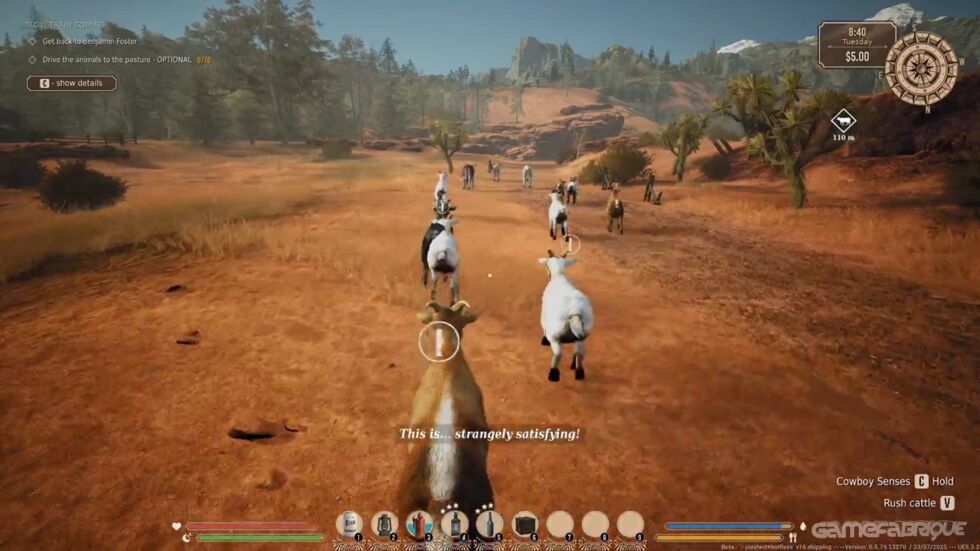This screenshot has width=980, height=551.
Task: Select the dark crate in hotbar slot 6
Action: [525, 524]
